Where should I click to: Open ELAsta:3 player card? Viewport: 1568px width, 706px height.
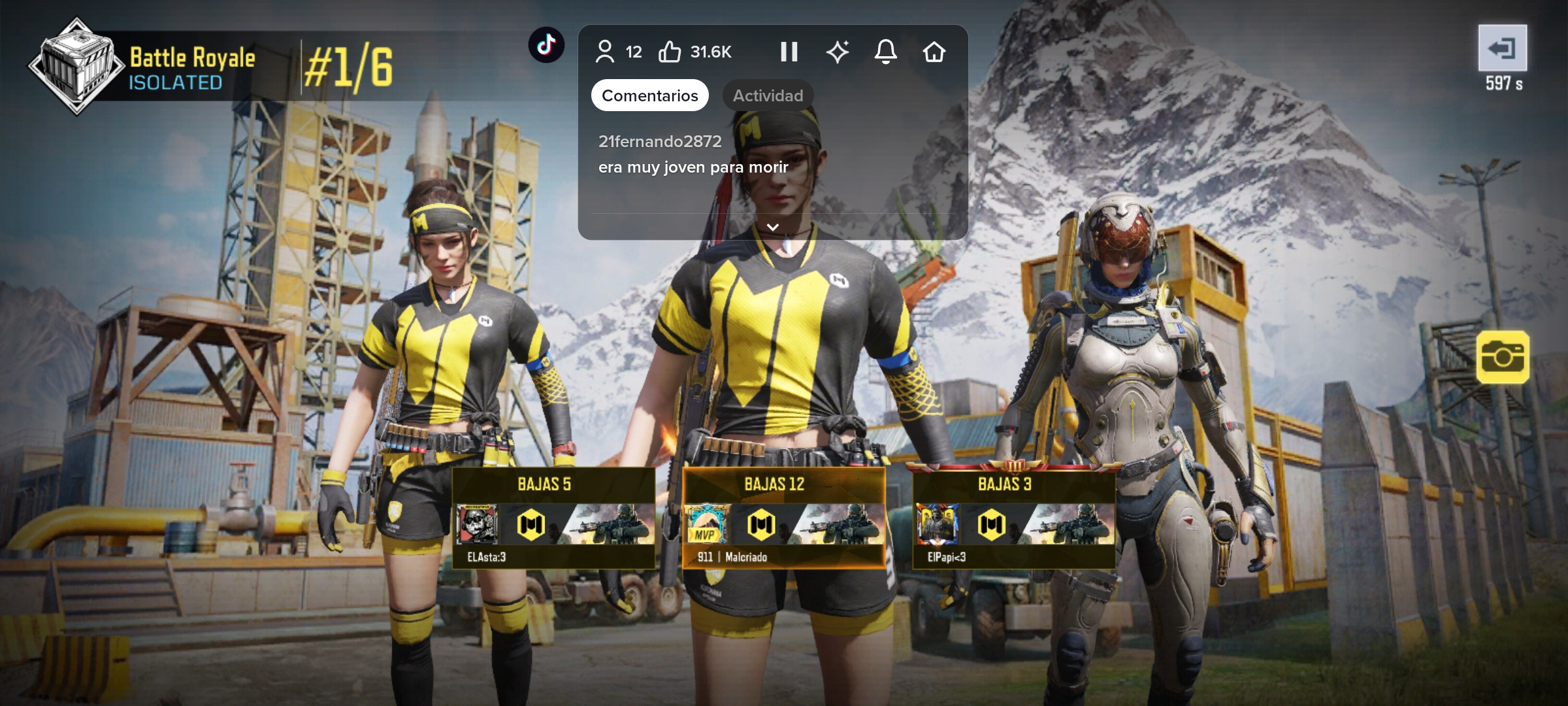coord(553,518)
